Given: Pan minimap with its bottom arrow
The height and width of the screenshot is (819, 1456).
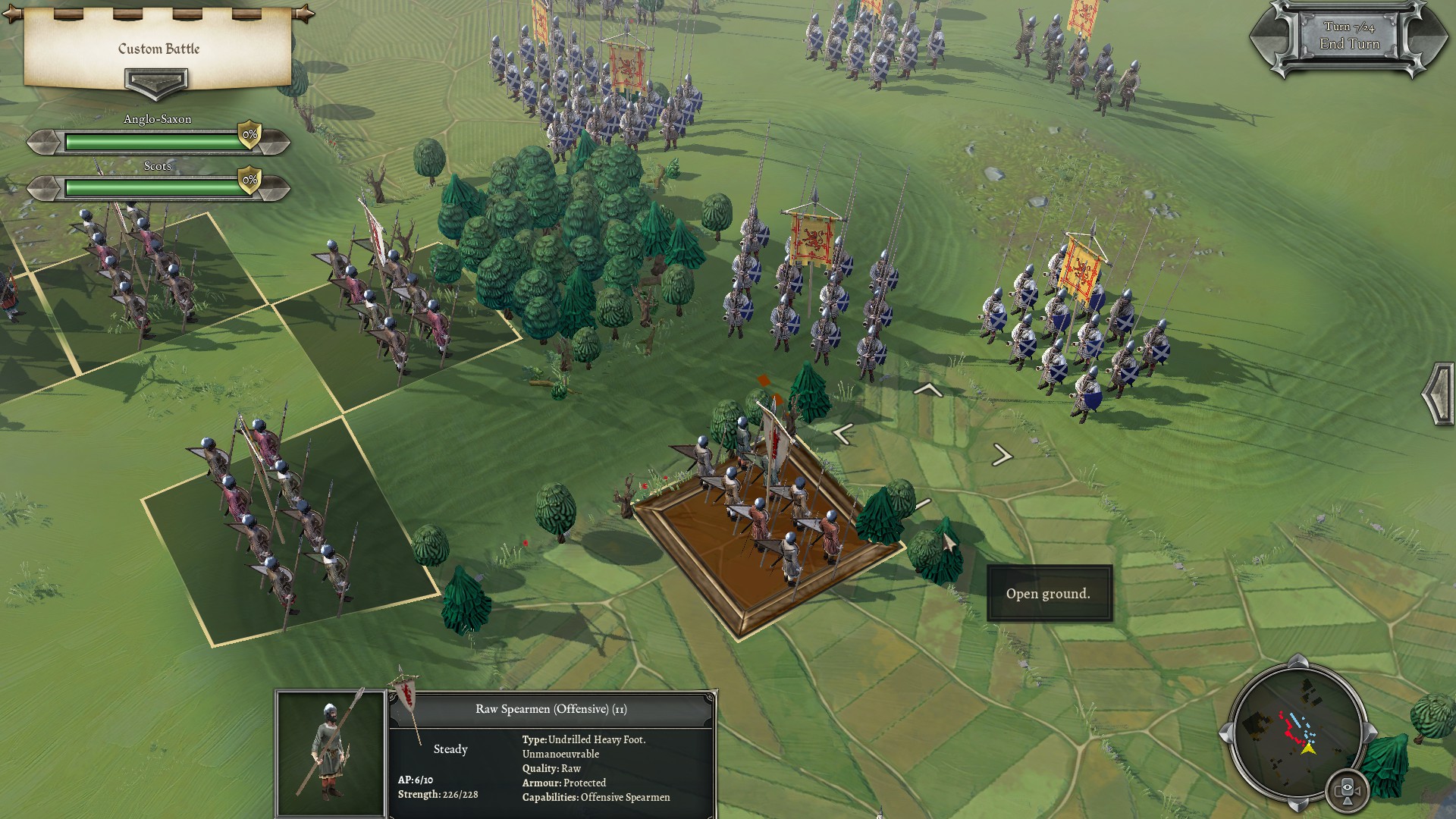Looking at the screenshot, I should tap(1298, 804).
